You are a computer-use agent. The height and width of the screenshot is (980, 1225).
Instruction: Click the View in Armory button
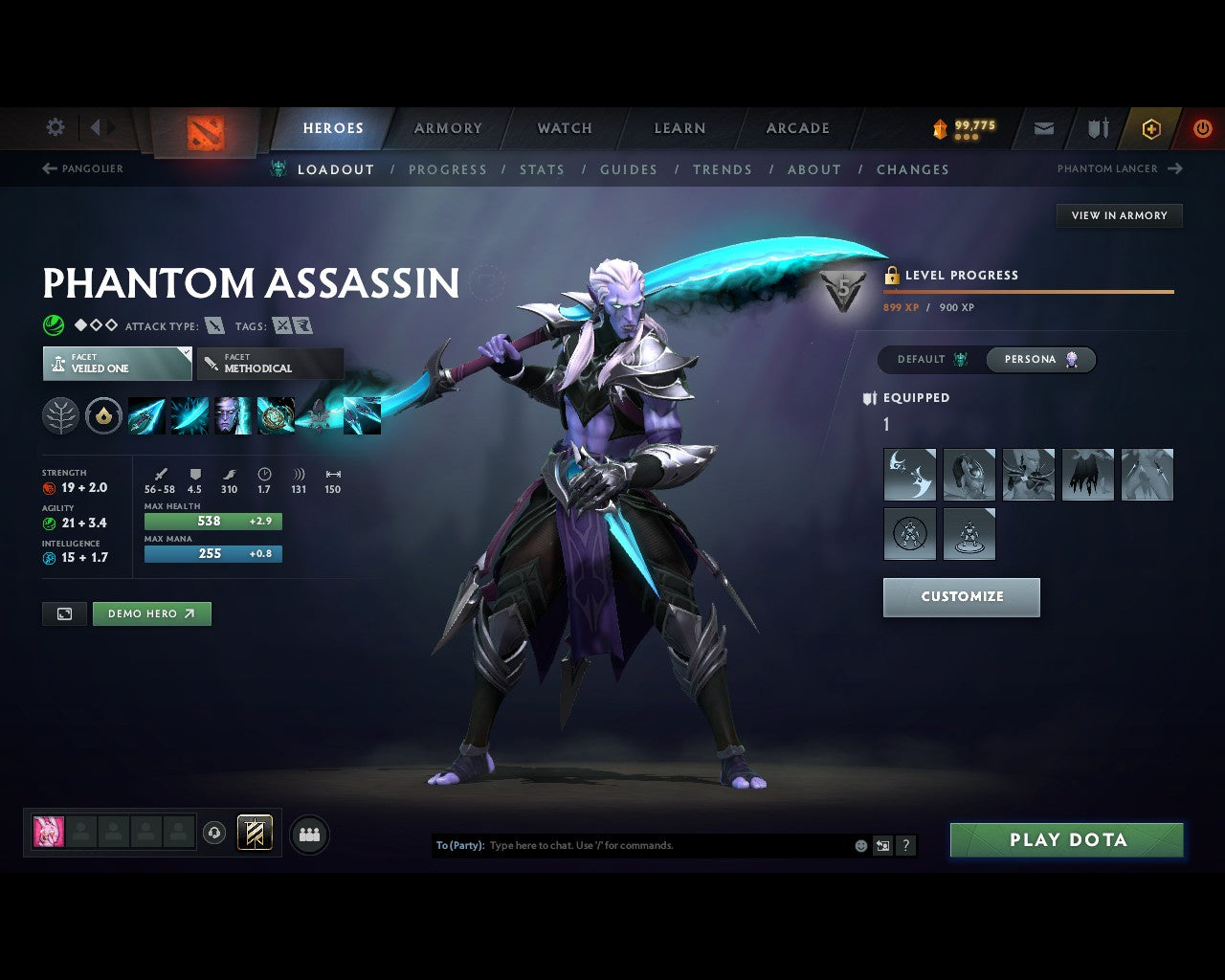pos(1119,215)
